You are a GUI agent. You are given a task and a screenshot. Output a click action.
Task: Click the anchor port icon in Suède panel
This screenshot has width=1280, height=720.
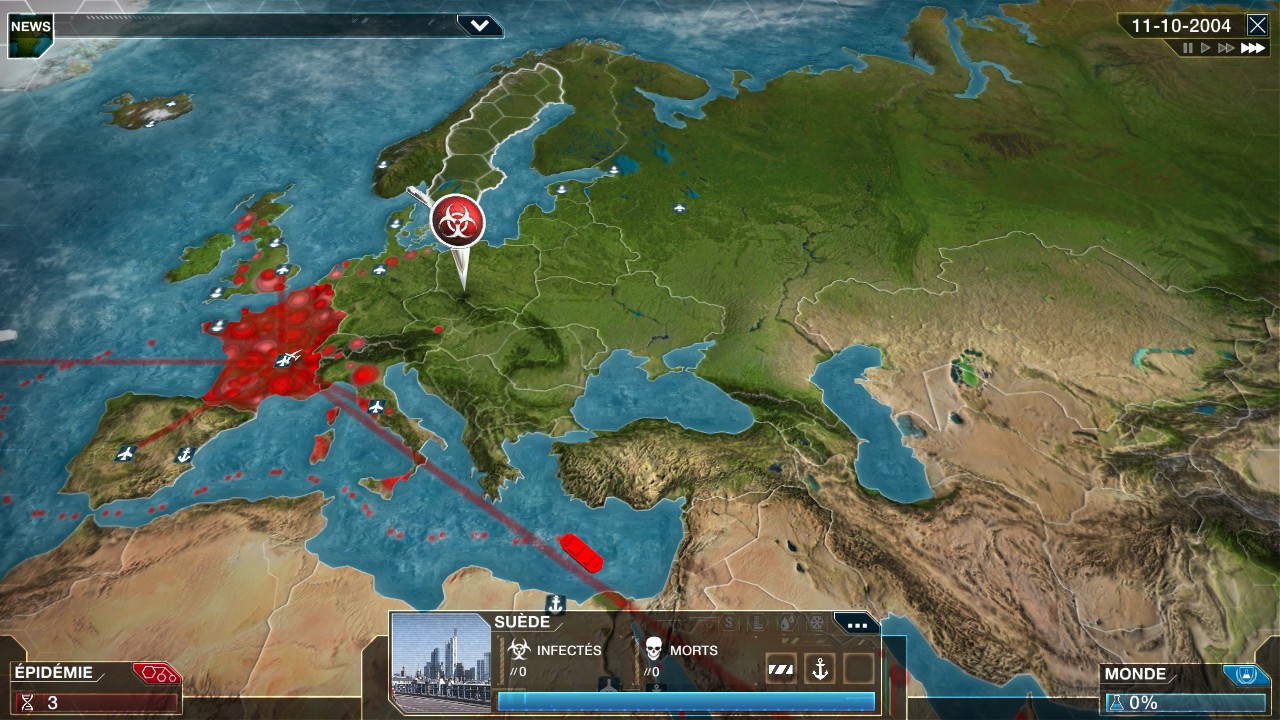(x=820, y=669)
